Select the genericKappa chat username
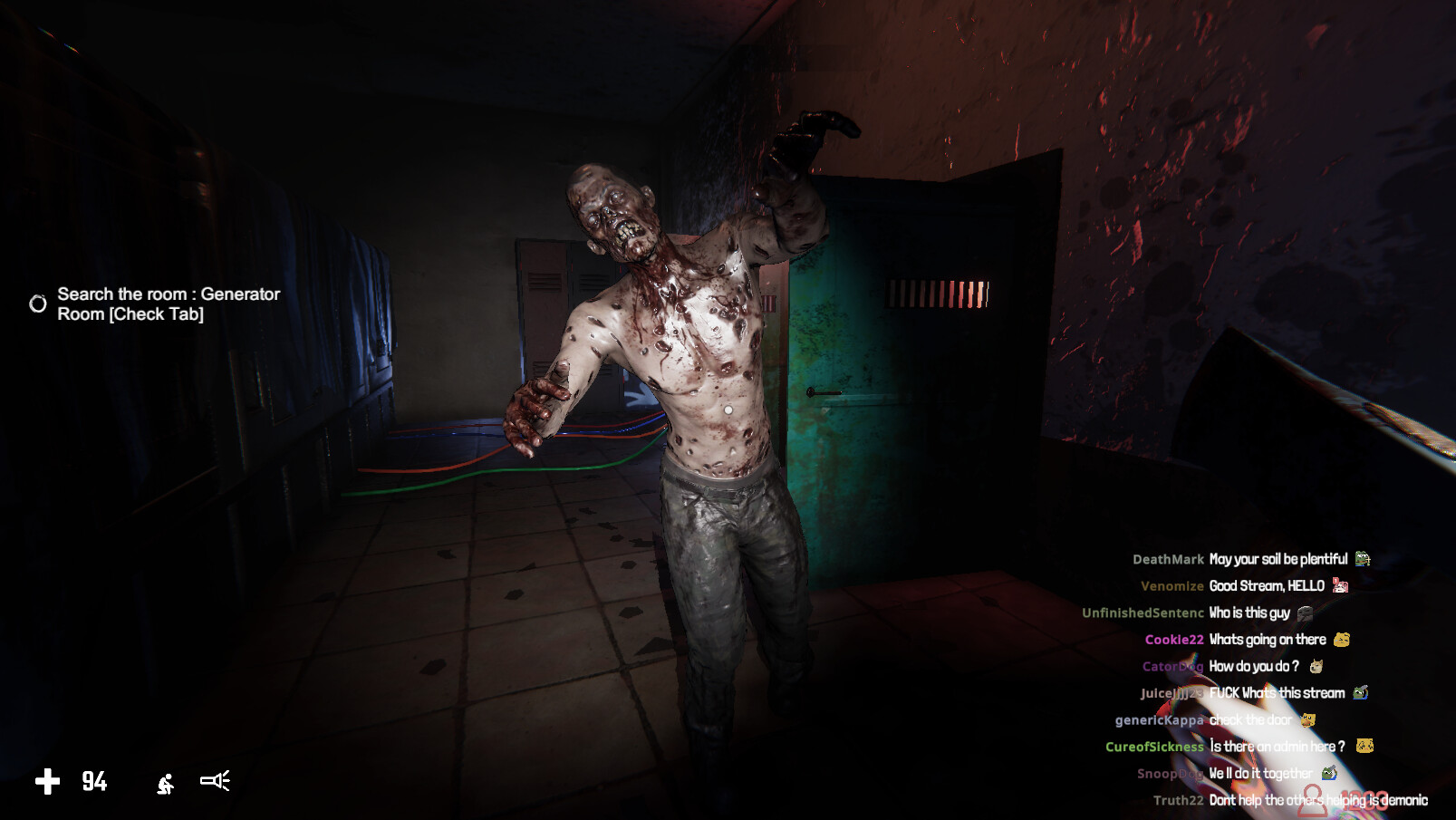Screen dimensions: 1456x820 click(x=1159, y=720)
